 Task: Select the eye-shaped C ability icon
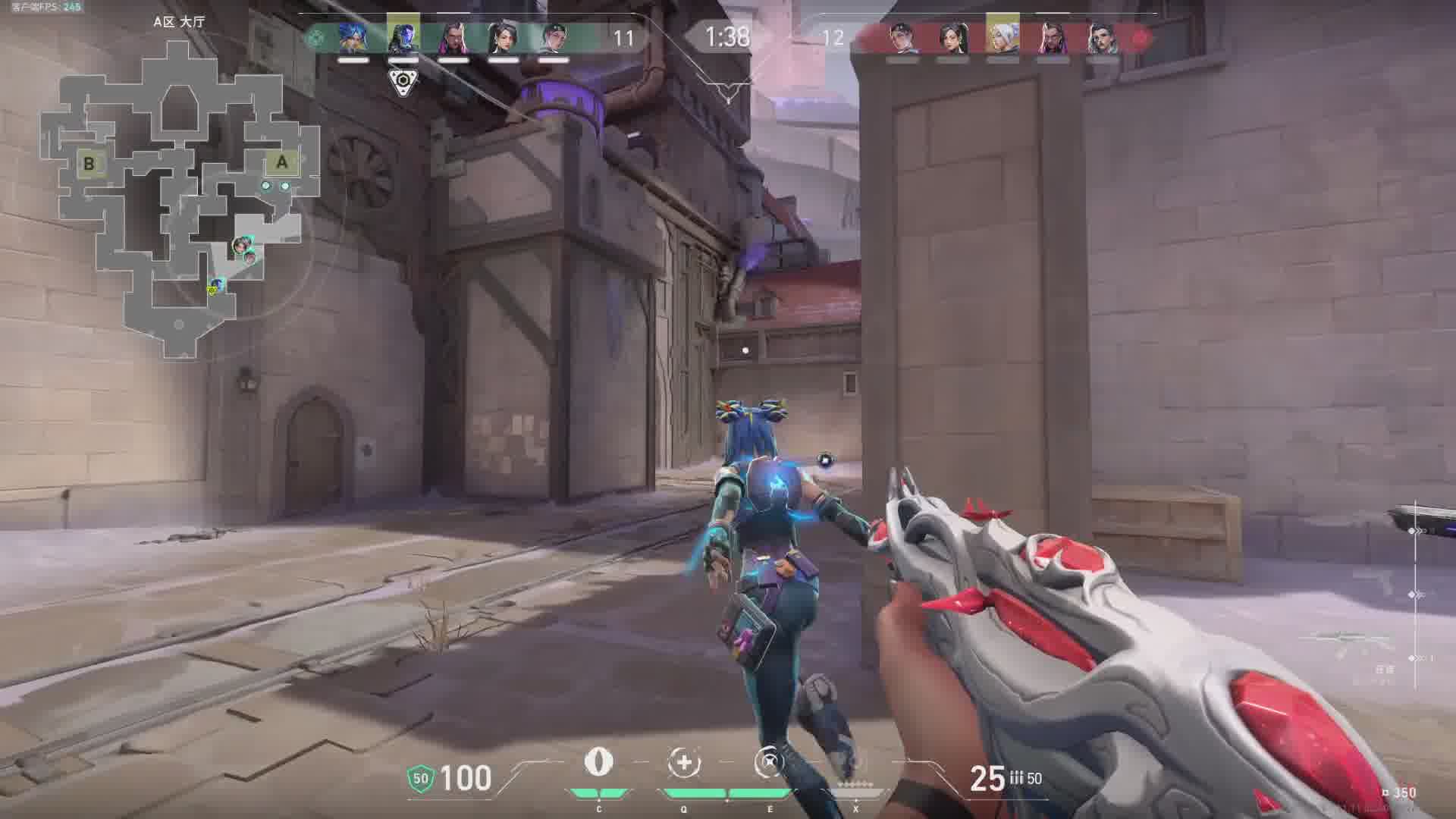pos(598,761)
